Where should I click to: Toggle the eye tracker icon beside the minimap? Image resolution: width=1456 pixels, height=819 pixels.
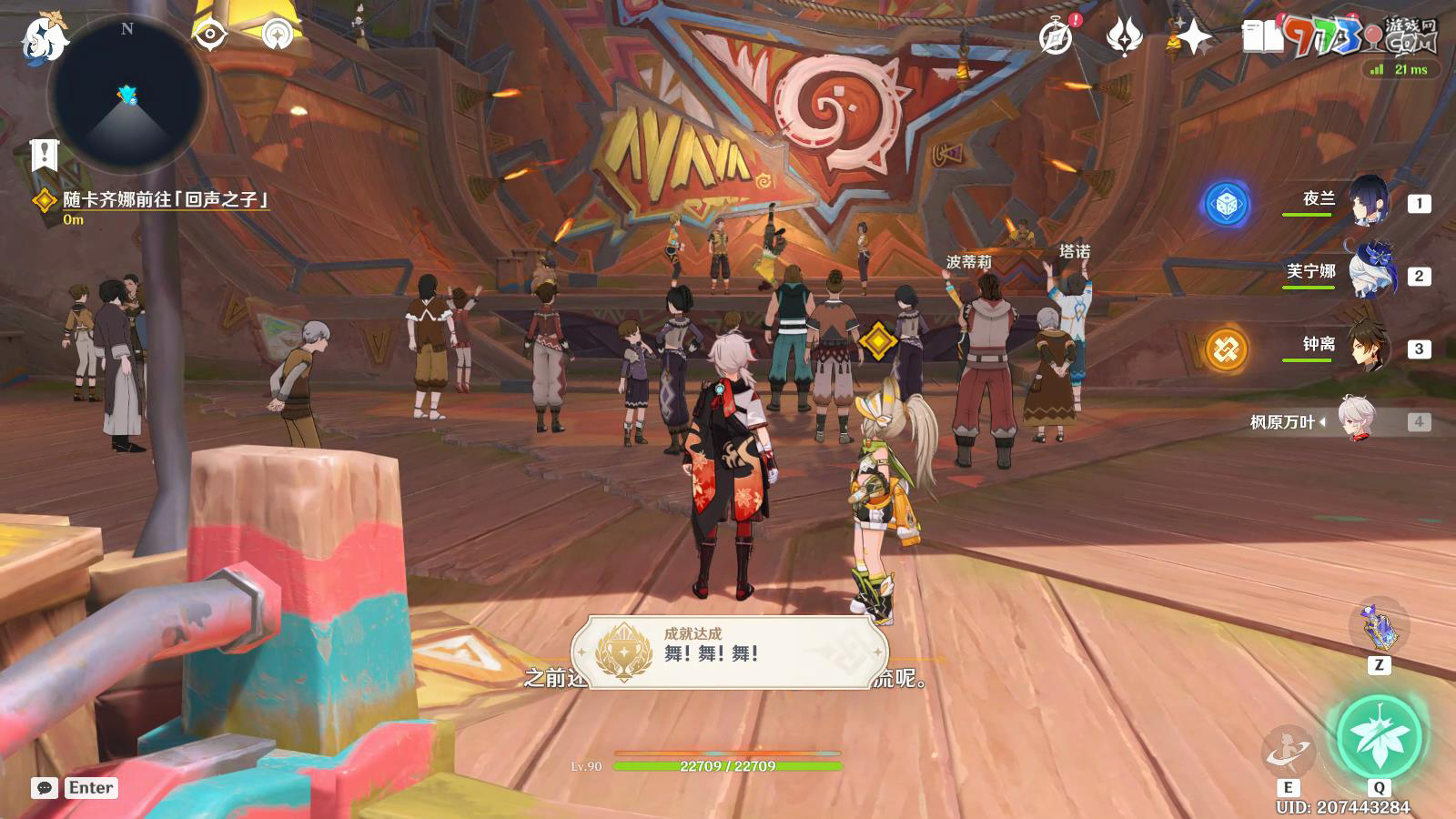[211, 35]
